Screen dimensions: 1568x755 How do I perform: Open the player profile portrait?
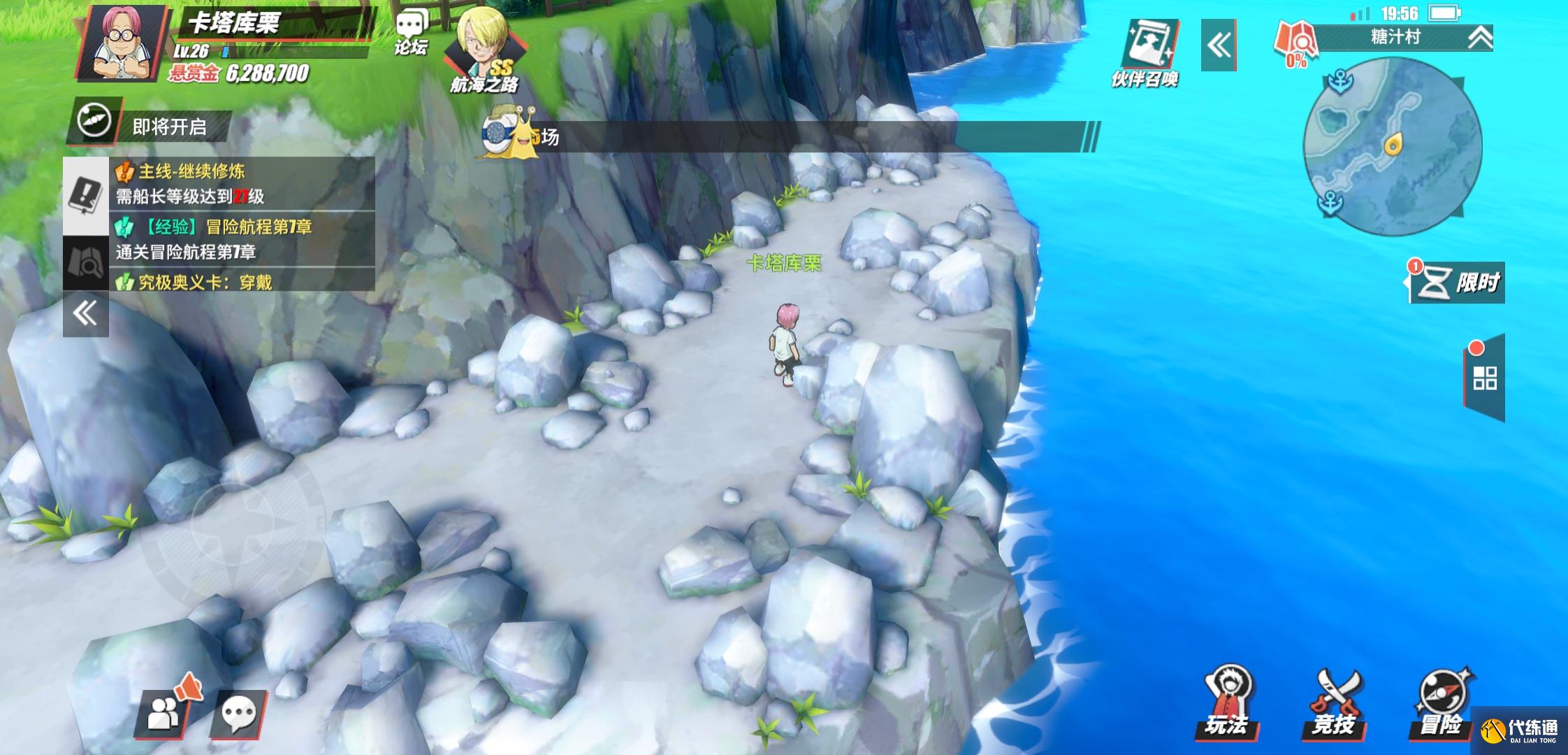coord(122,42)
